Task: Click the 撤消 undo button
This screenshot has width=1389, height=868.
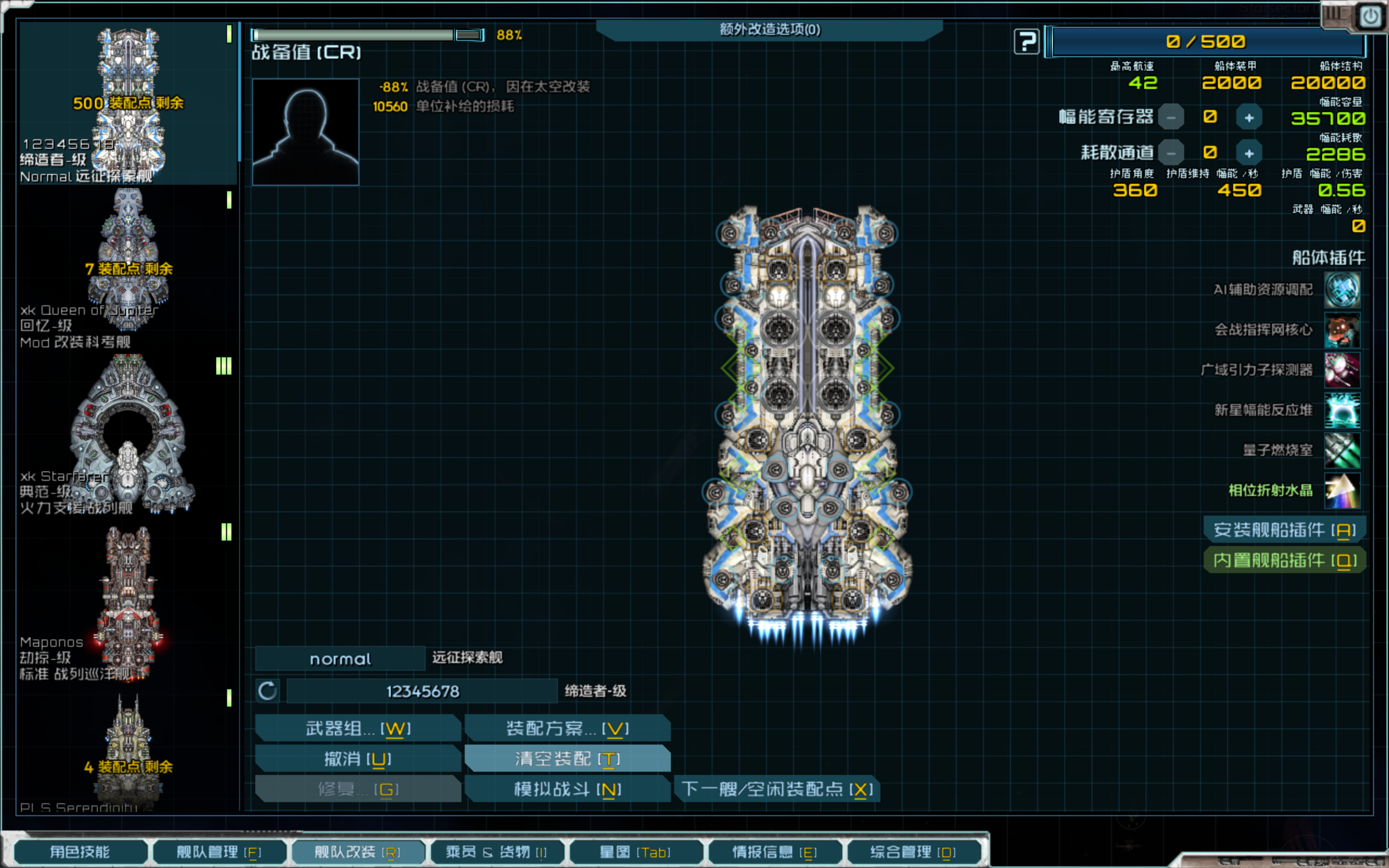Action: [358, 759]
